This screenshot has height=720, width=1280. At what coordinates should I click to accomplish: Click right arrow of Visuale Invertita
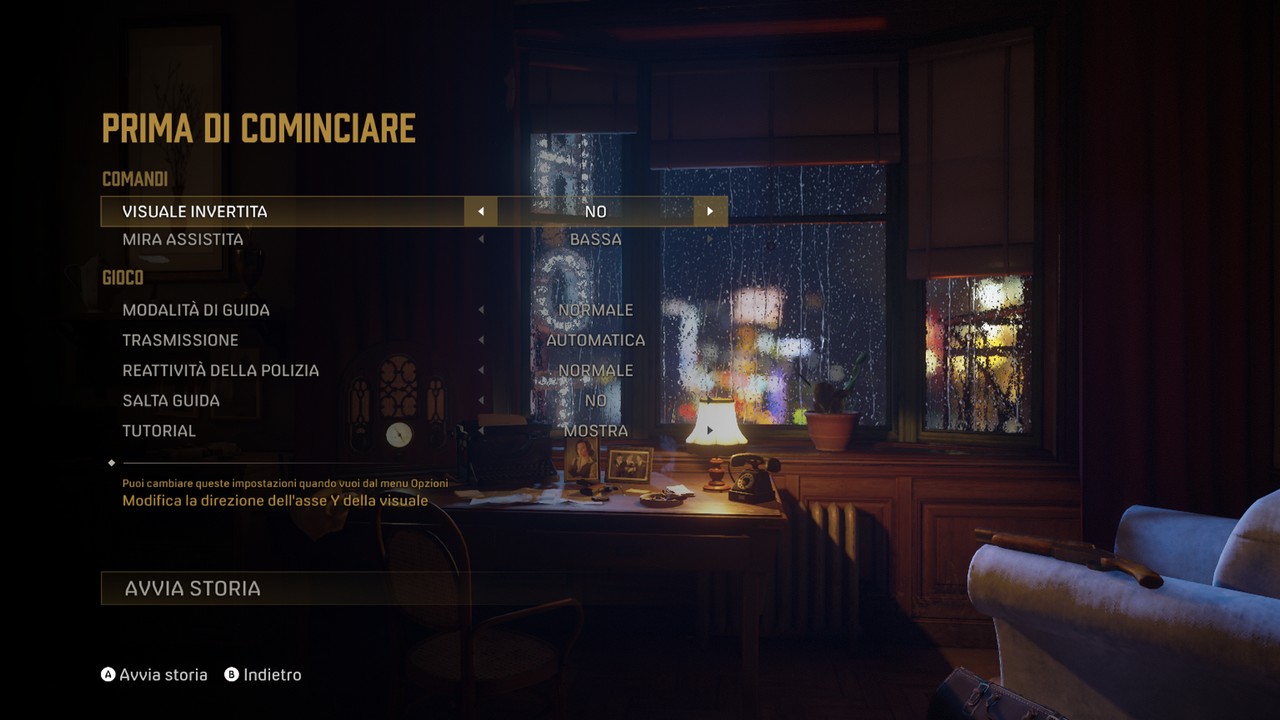tap(710, 212)
